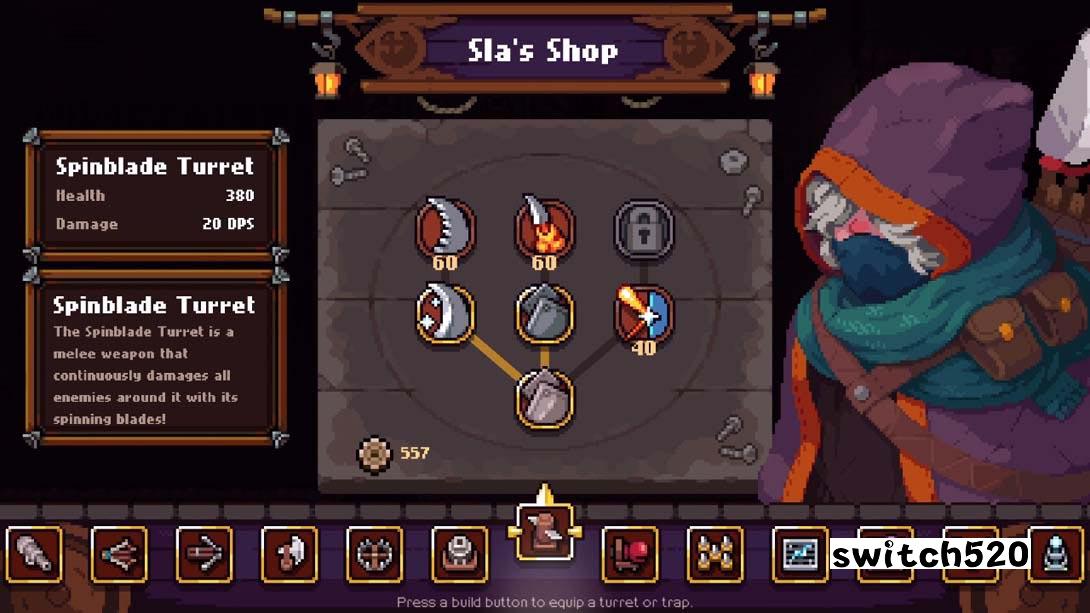Choose the highlighted Spinblade Turret build slot
The image size is (1090, 613).
coord(545,532)
